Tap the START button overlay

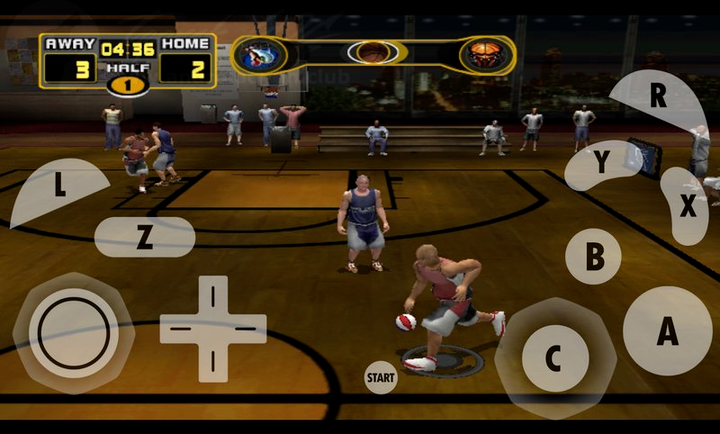point(380,377)
